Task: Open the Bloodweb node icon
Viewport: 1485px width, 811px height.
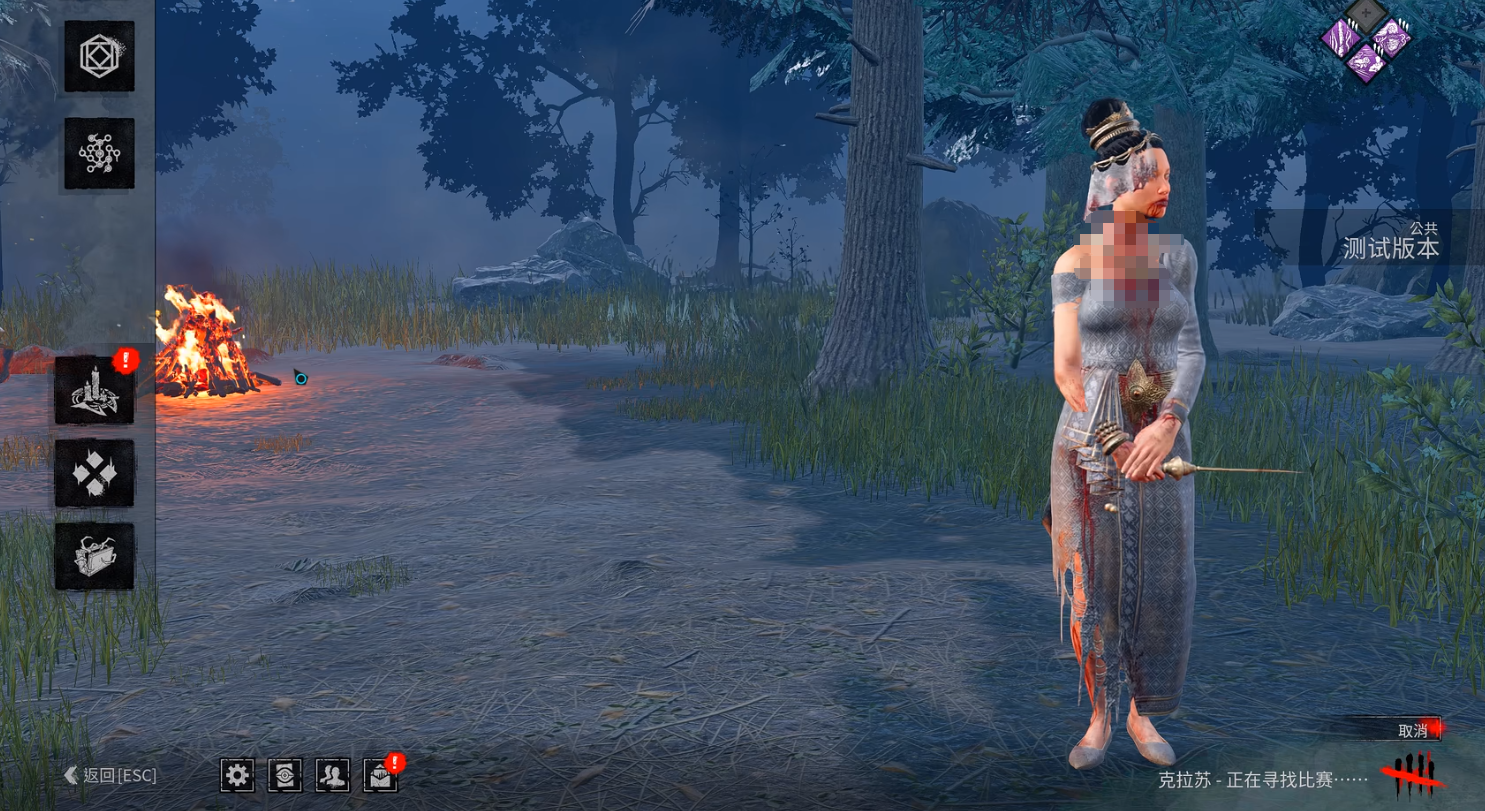Action: (x=99, y=153)
